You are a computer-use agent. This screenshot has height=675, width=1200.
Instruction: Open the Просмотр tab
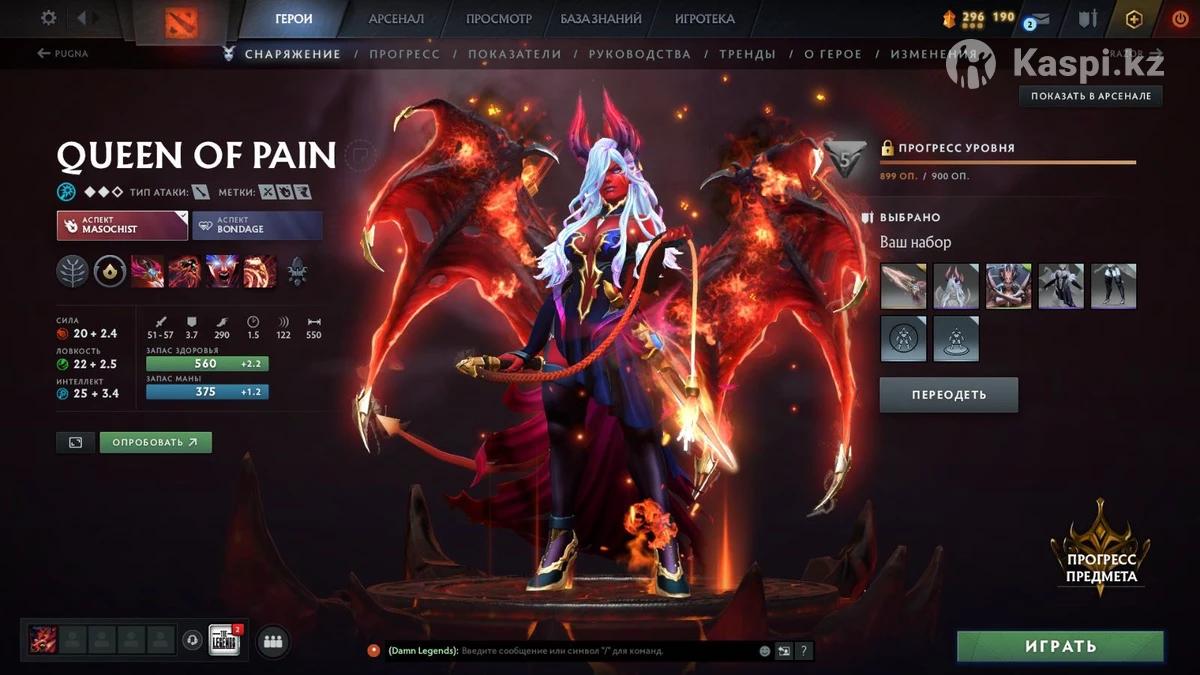499,19
